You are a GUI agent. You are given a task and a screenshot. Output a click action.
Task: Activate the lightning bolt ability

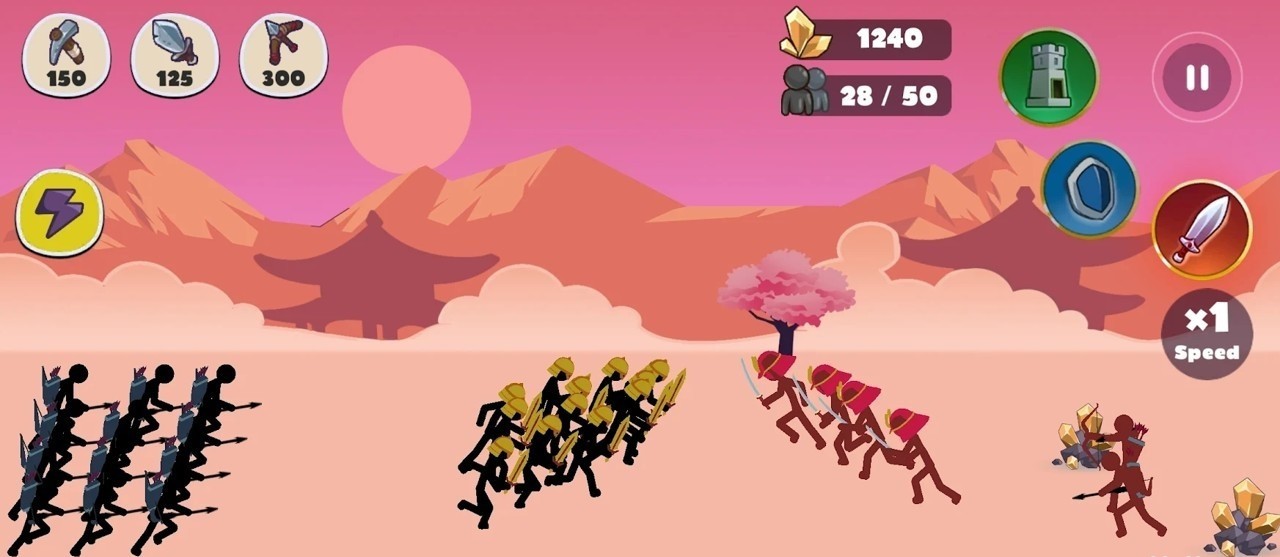[60, 212]
